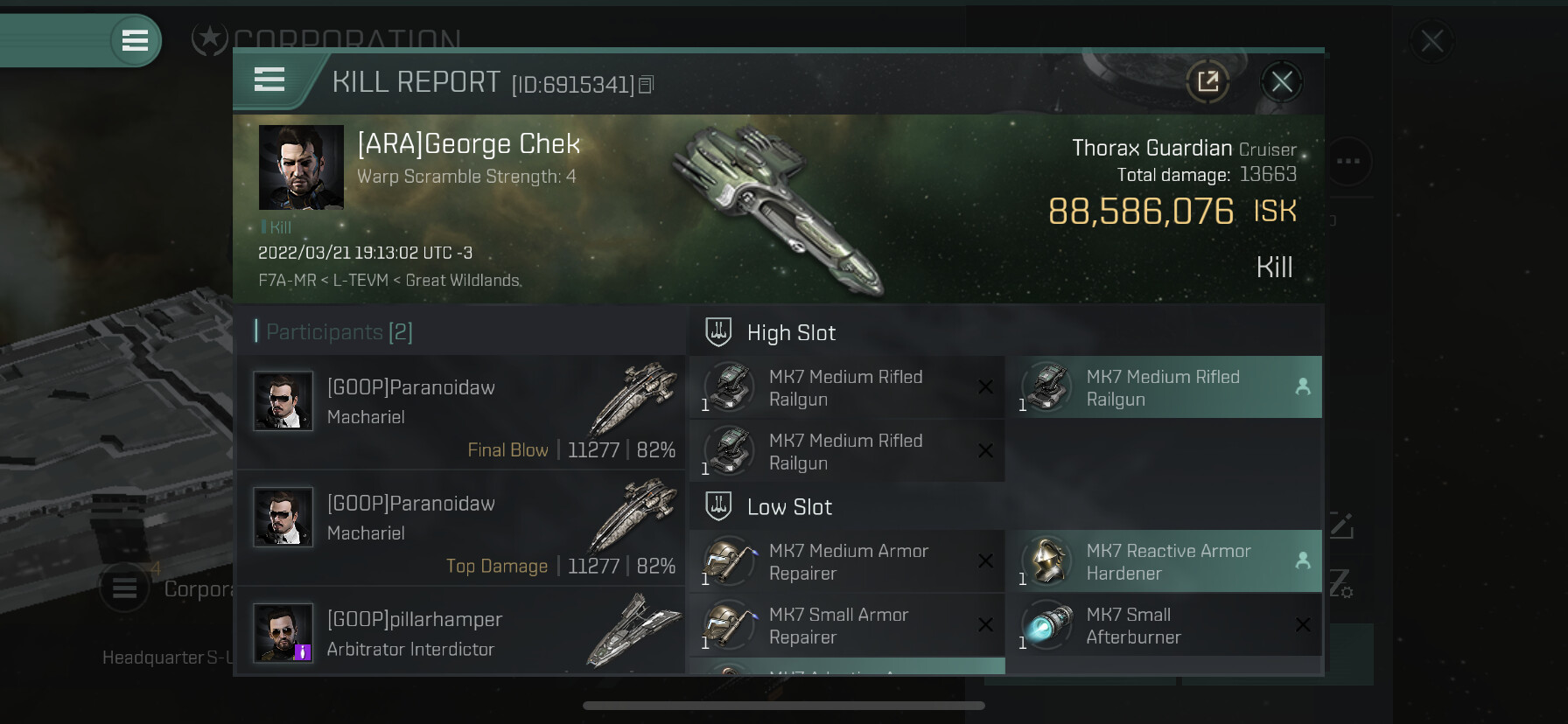Share the kill report externally
Screen dimensions: 1568x724
point(1207,82)
